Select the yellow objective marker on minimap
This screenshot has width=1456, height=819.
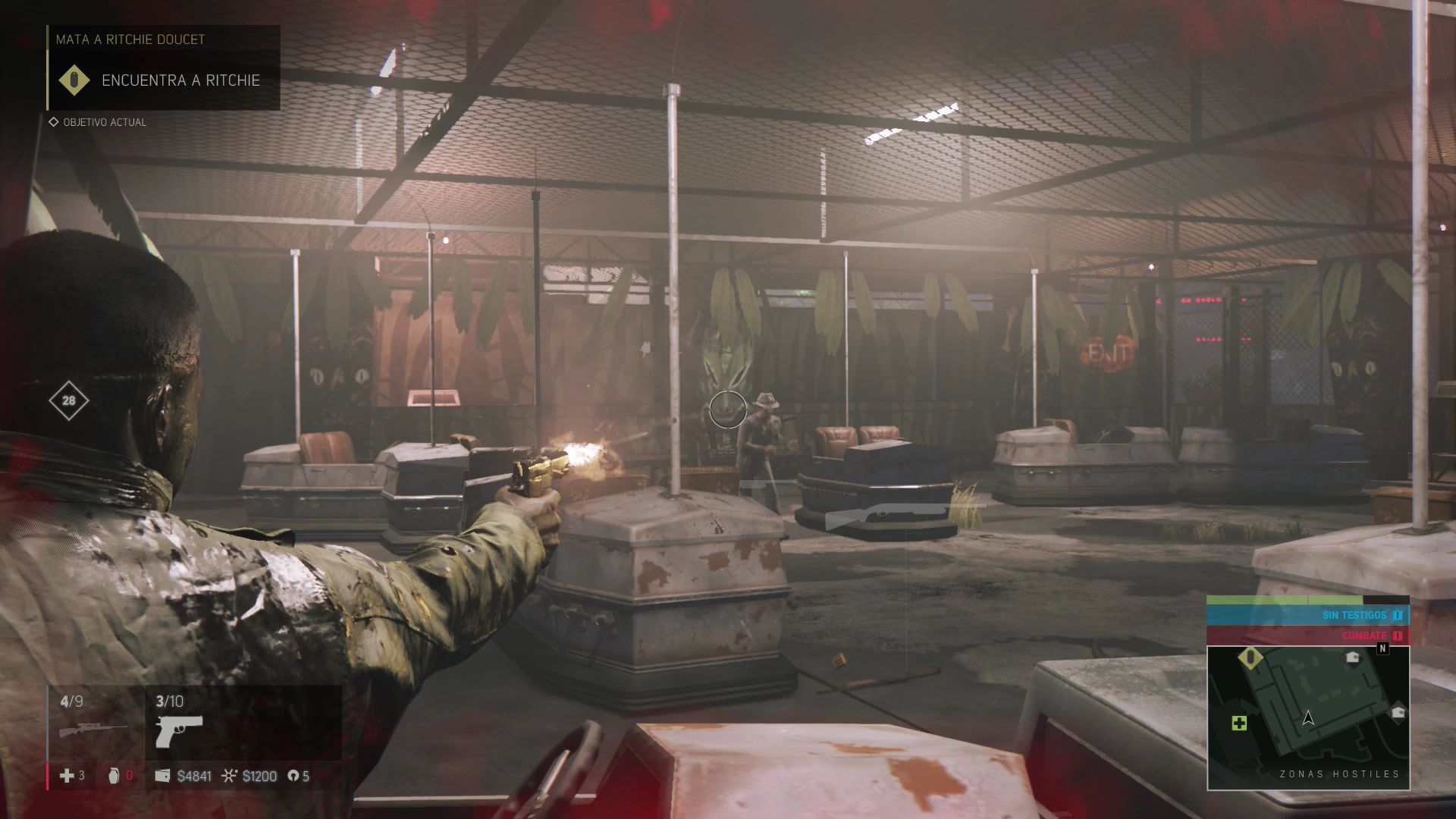coord(1250,658)
